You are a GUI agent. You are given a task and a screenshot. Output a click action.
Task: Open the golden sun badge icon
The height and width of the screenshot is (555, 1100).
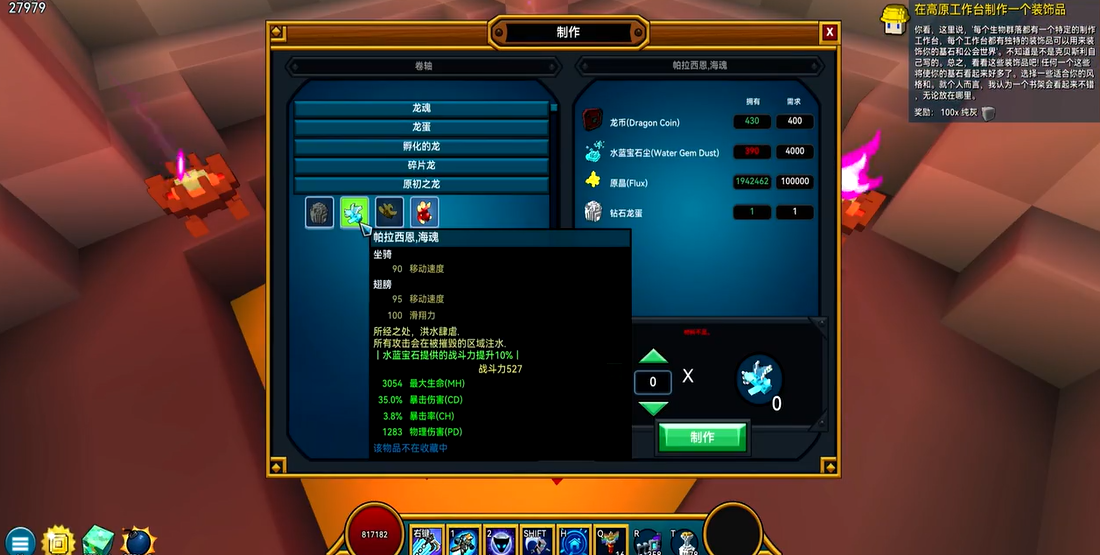click(x=59, y=540)
